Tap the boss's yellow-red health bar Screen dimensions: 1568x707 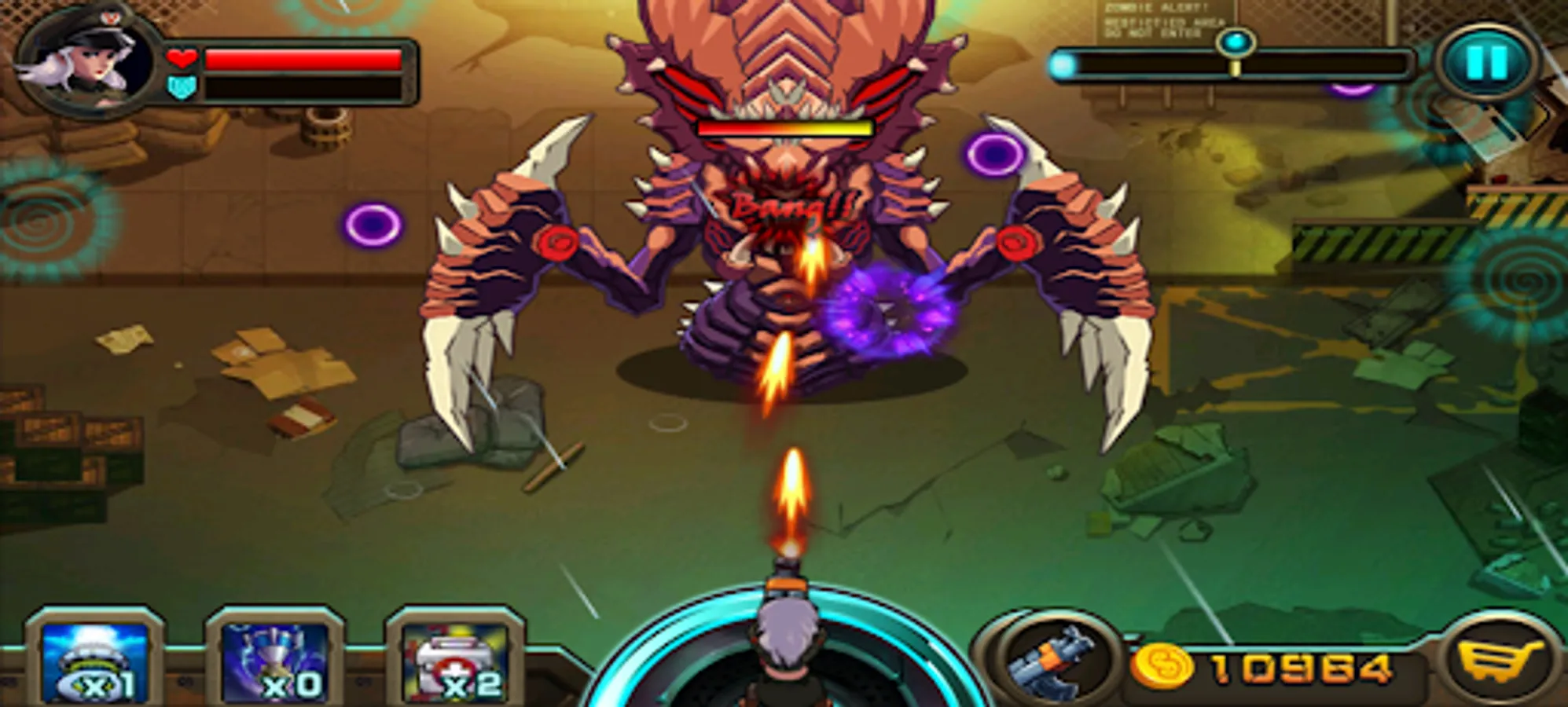click(x=786, y=126)
